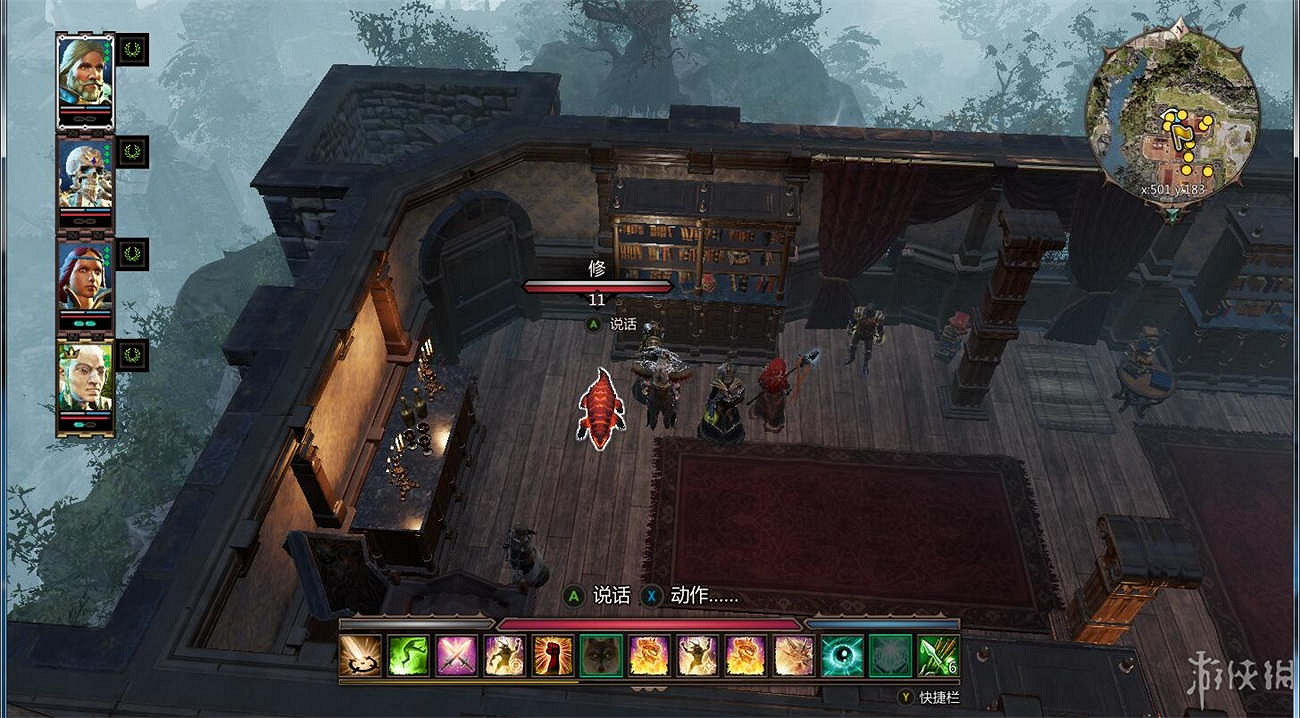Click the laurel wreath icon beside the skeleton portrait
This screenshot has width=1300, height=718.
pos(132,152)
